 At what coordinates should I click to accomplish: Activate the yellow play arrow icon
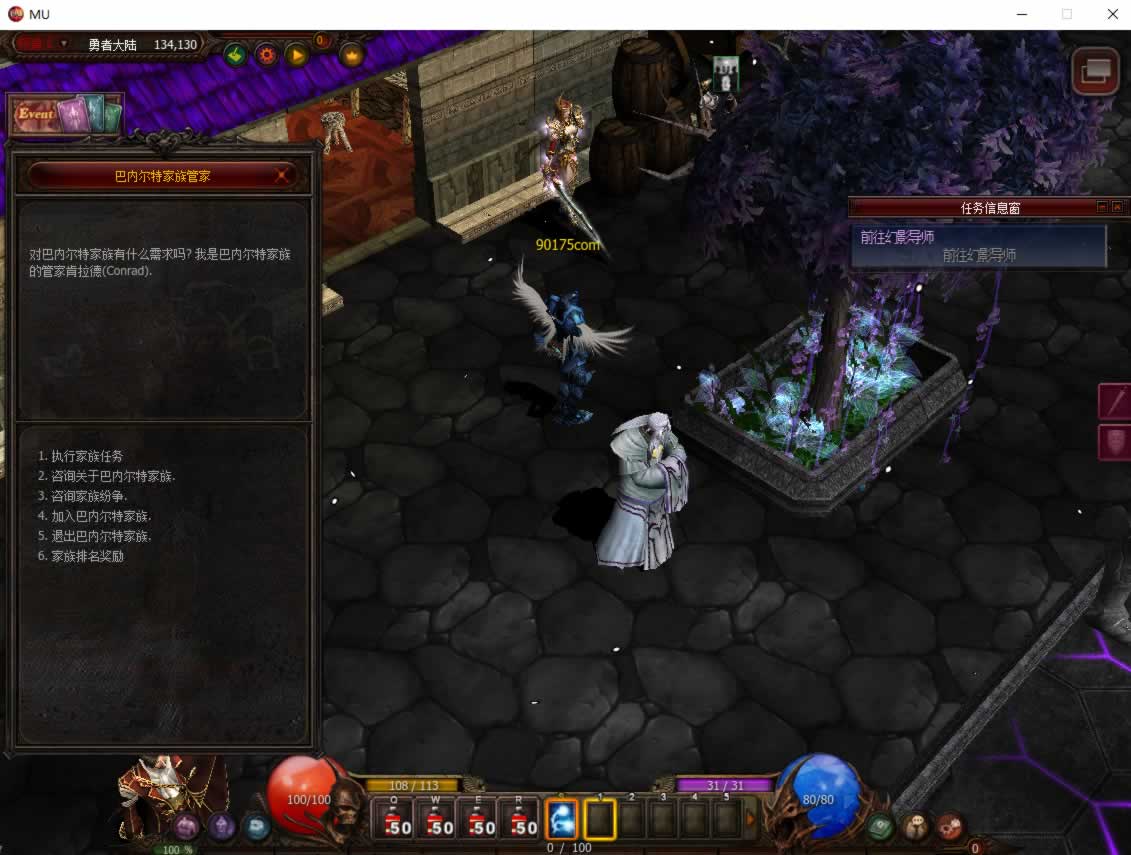[x=297, y=55]
